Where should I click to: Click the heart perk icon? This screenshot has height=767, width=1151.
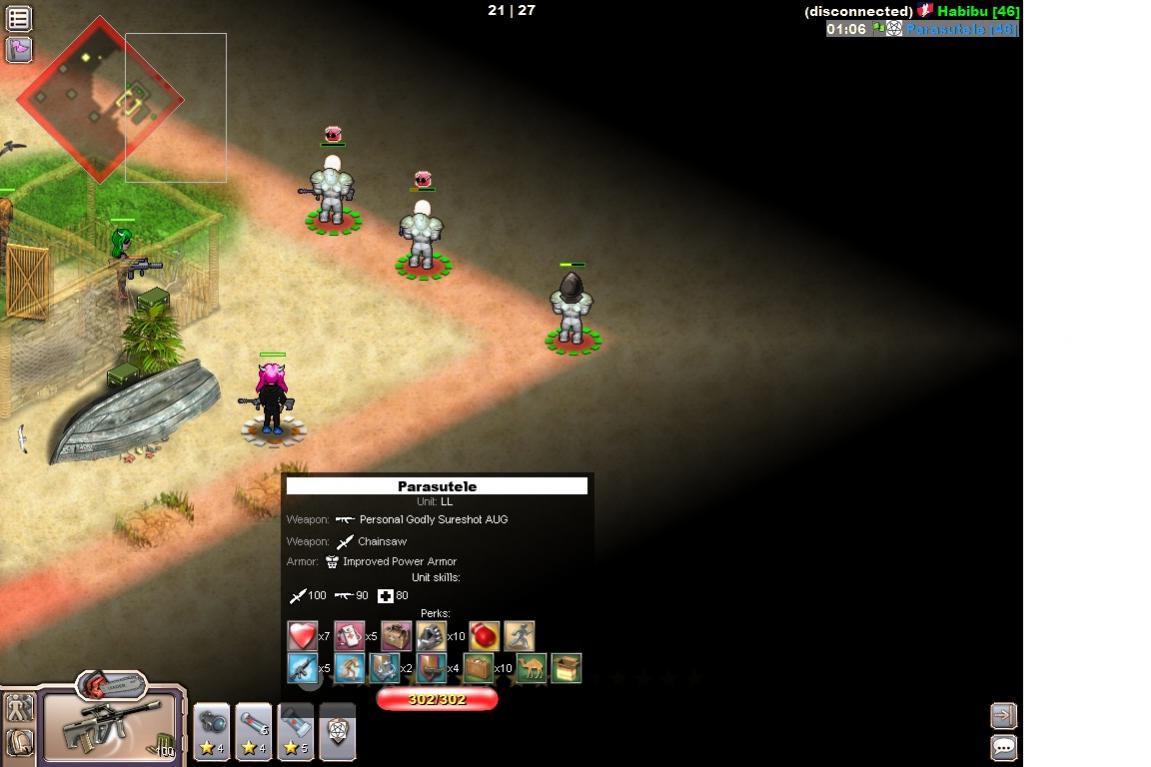(x=302, y=636)
